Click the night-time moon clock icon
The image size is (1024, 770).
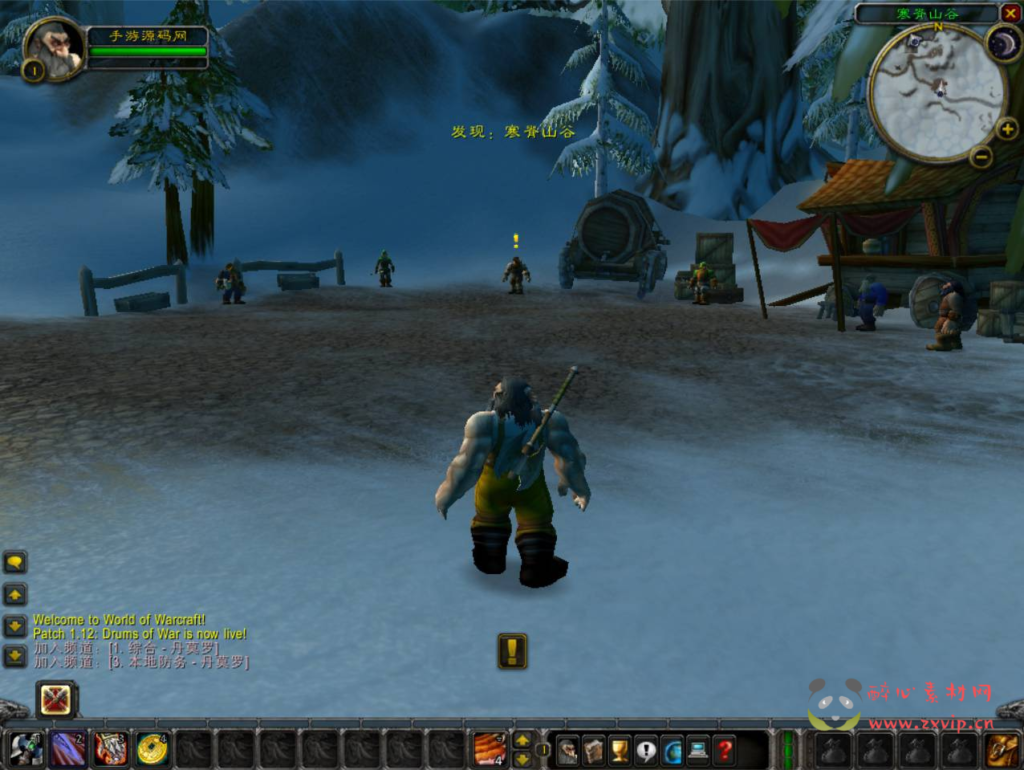point(1003,43)
